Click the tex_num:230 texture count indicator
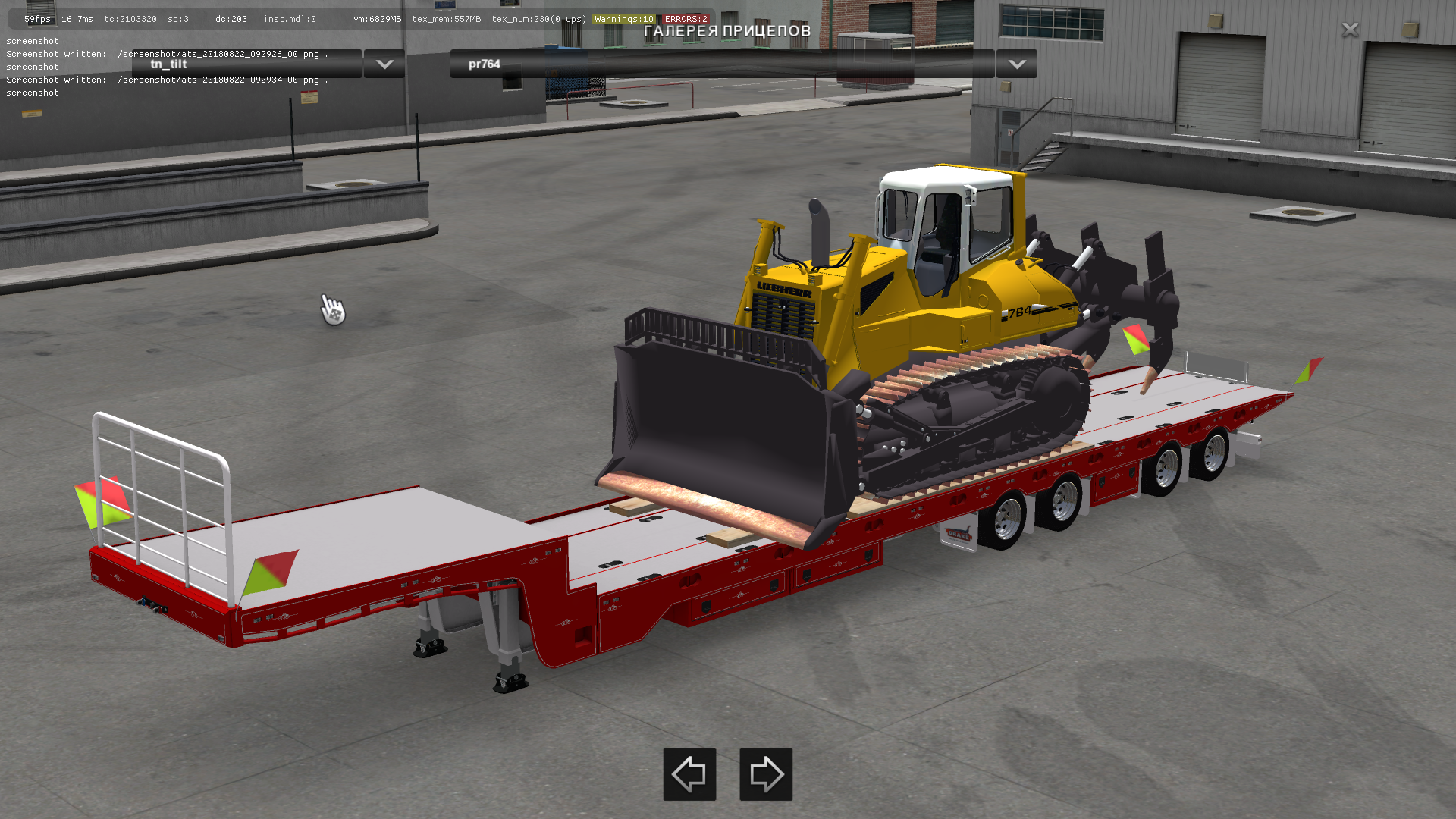The width and height of the screenshot is (1456, 819). [x=522, y=19]
